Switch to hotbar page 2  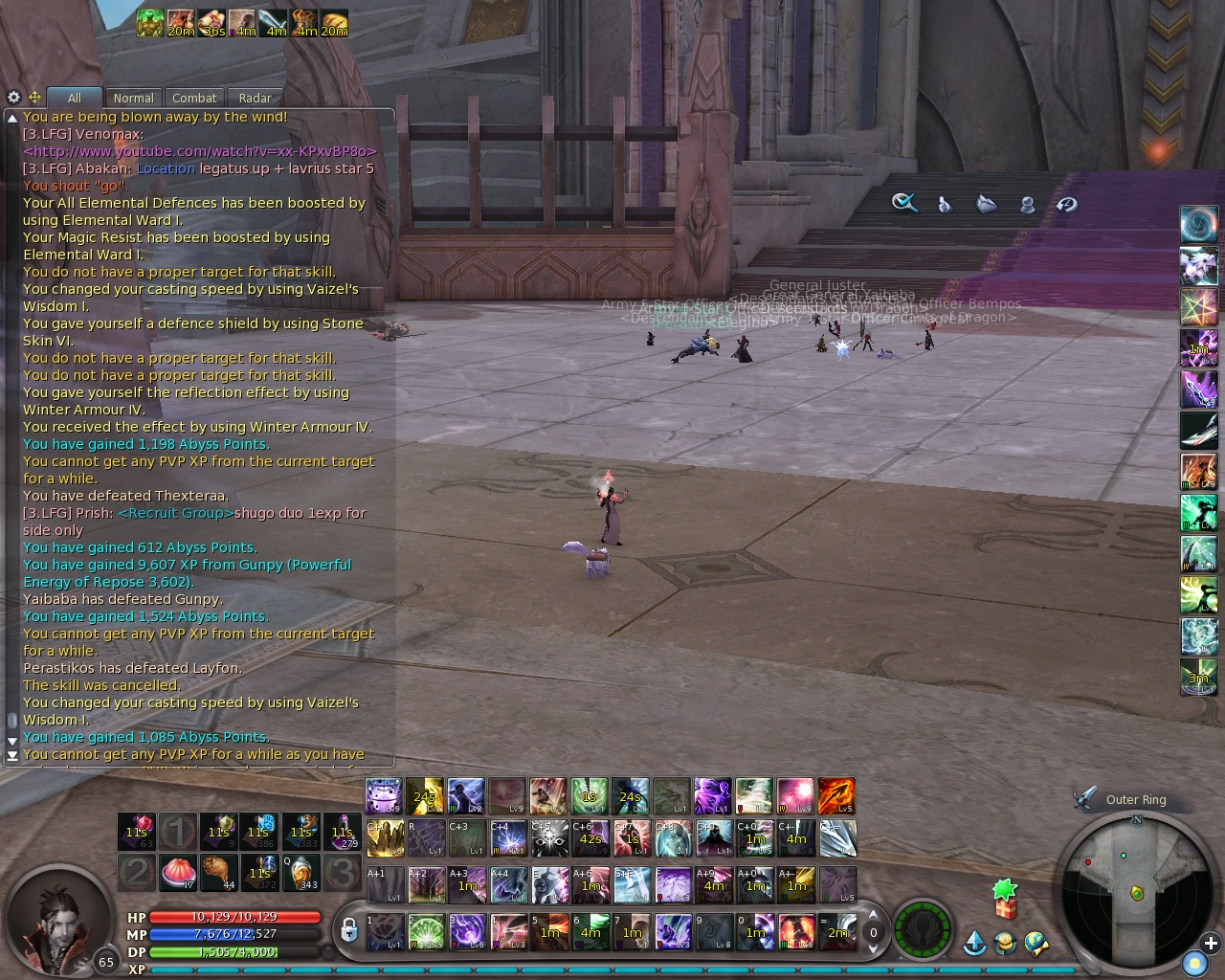(135, 873)
